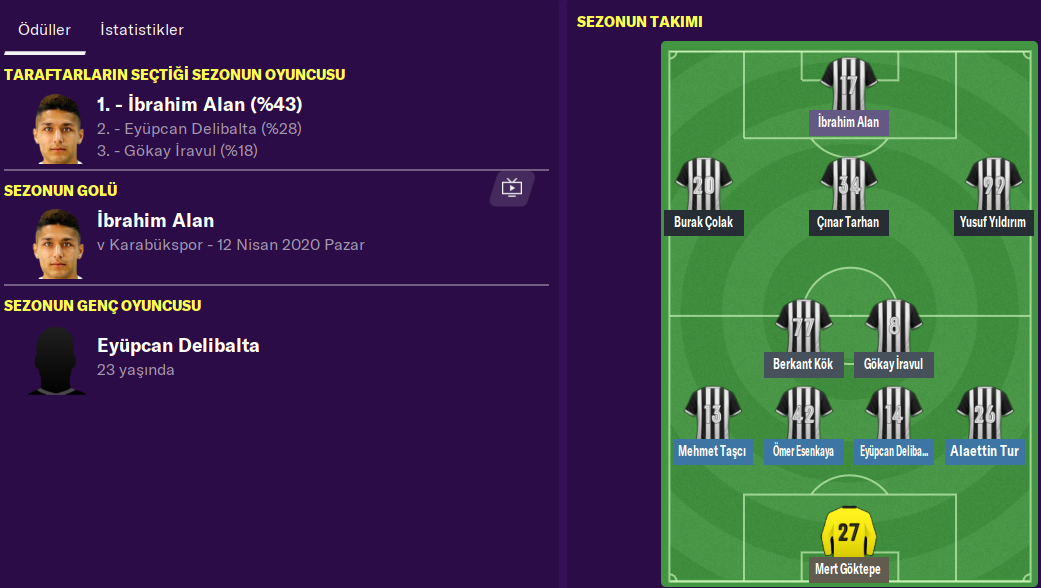
Task: Watch the goal of the season replay
Action: click(x=512, y=187)
